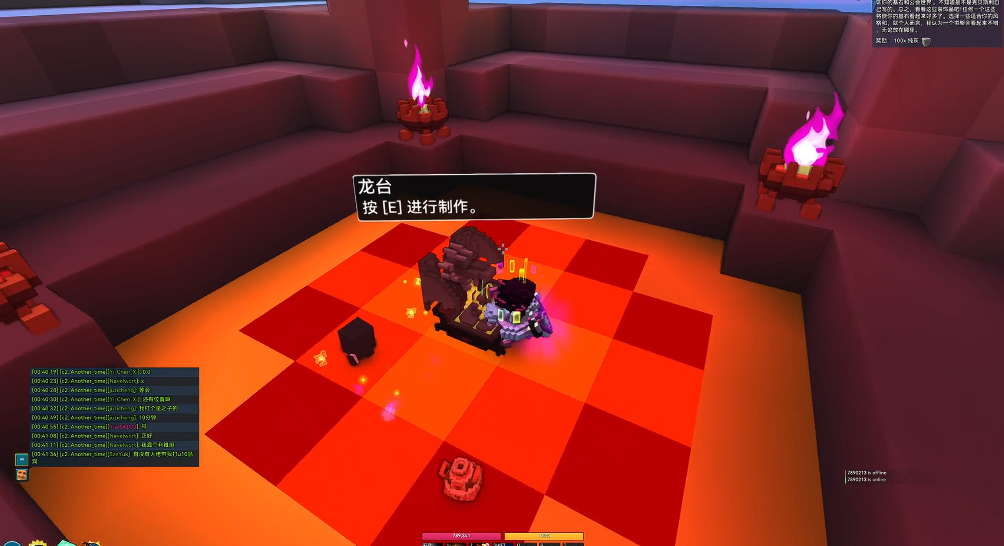Select the face avatar icon below chat
The height and width of the screenshot is (546, 1004).
(21, 474)
